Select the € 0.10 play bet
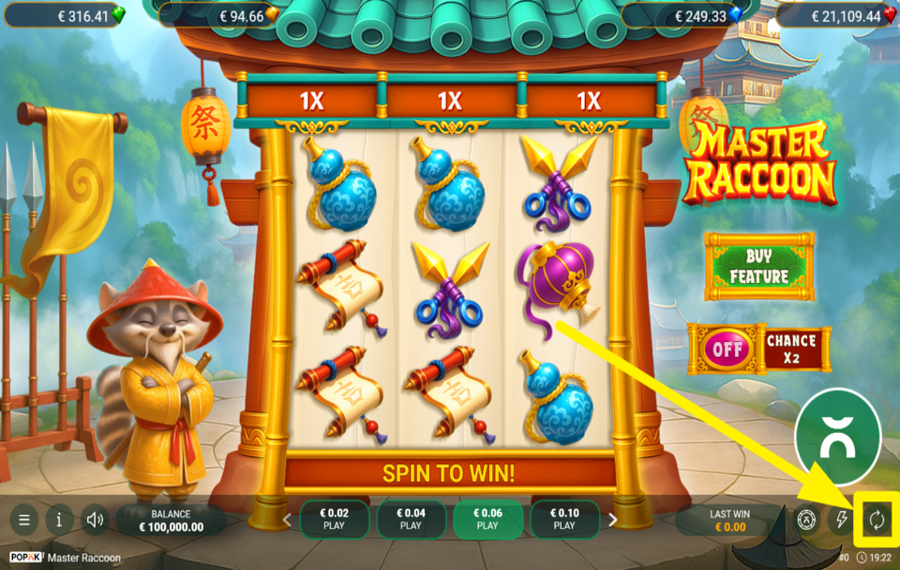 click(564, 519)
